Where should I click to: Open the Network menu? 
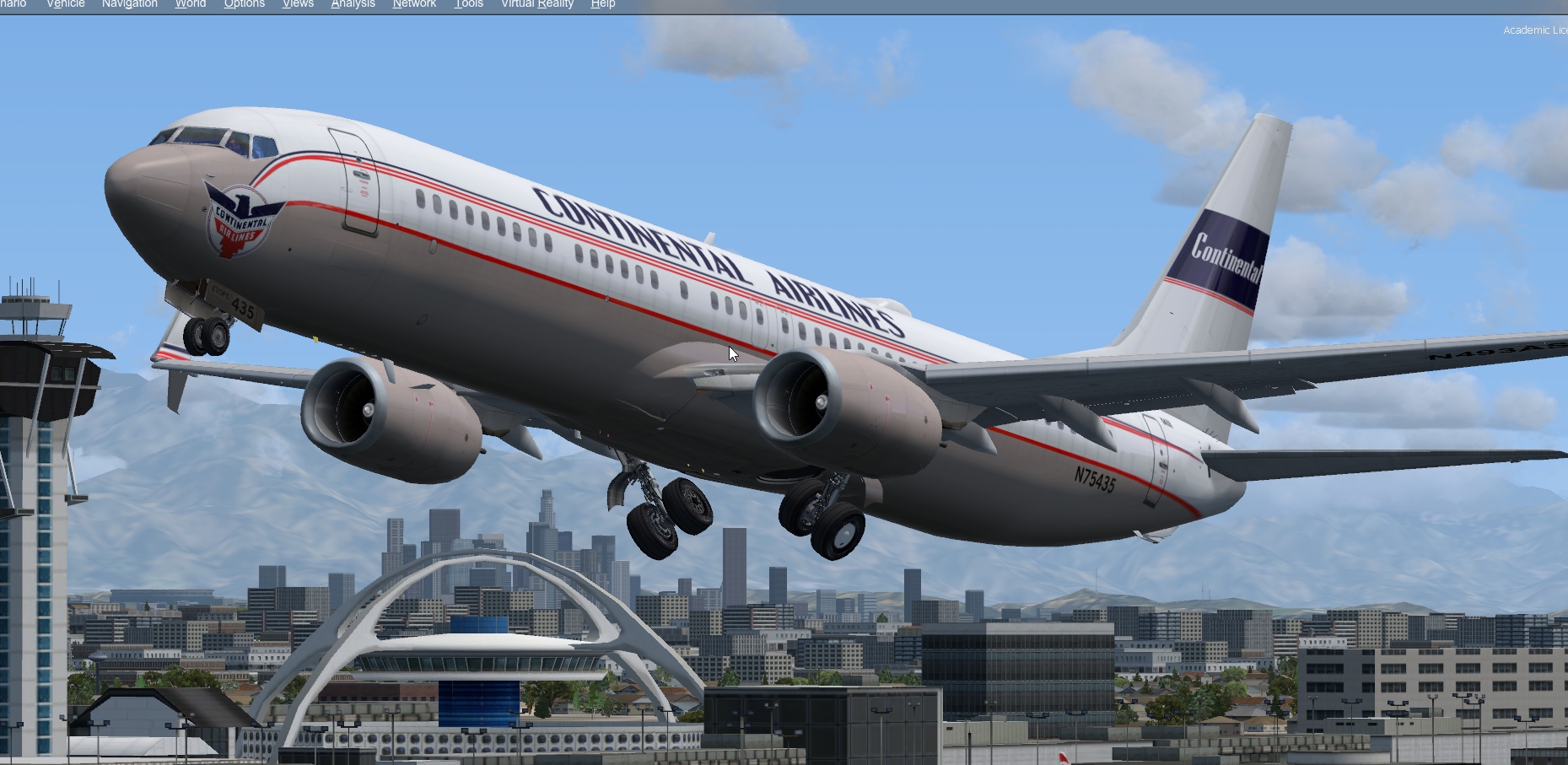click(413, 4)
